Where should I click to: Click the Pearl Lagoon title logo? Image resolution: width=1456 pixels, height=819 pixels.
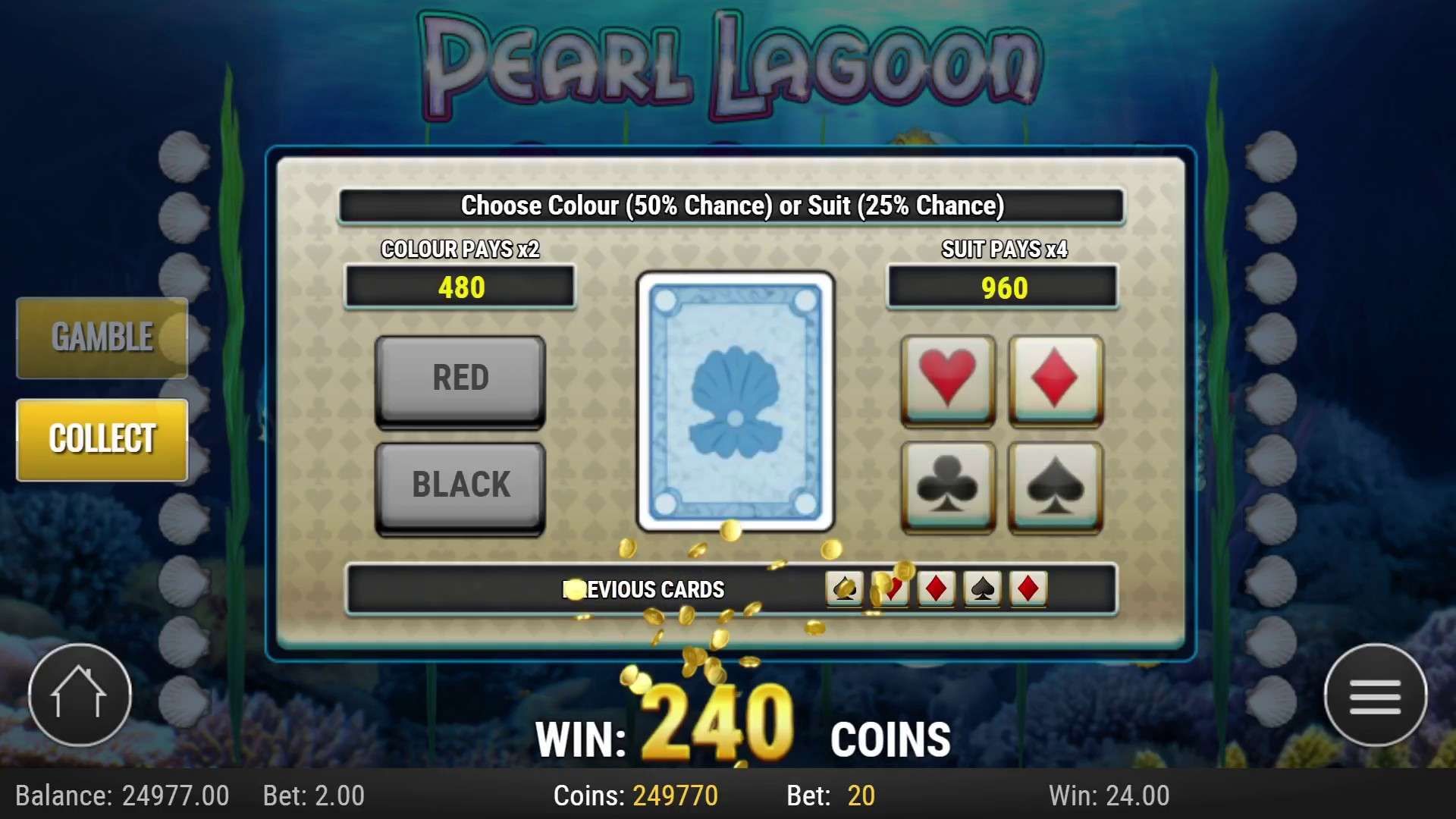point(726,61)
